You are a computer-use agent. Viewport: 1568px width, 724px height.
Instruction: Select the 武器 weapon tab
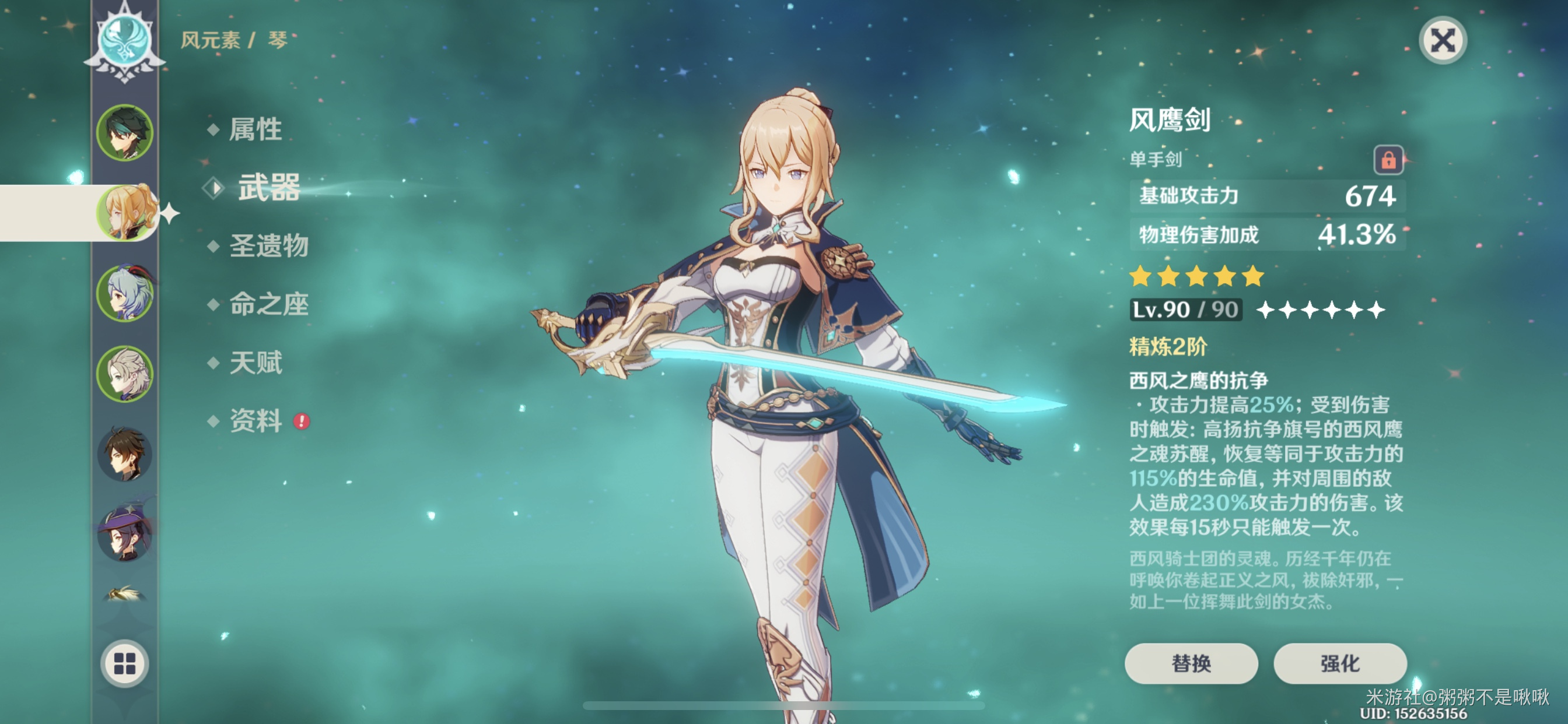pyautogui.click(x=268, y=187)
